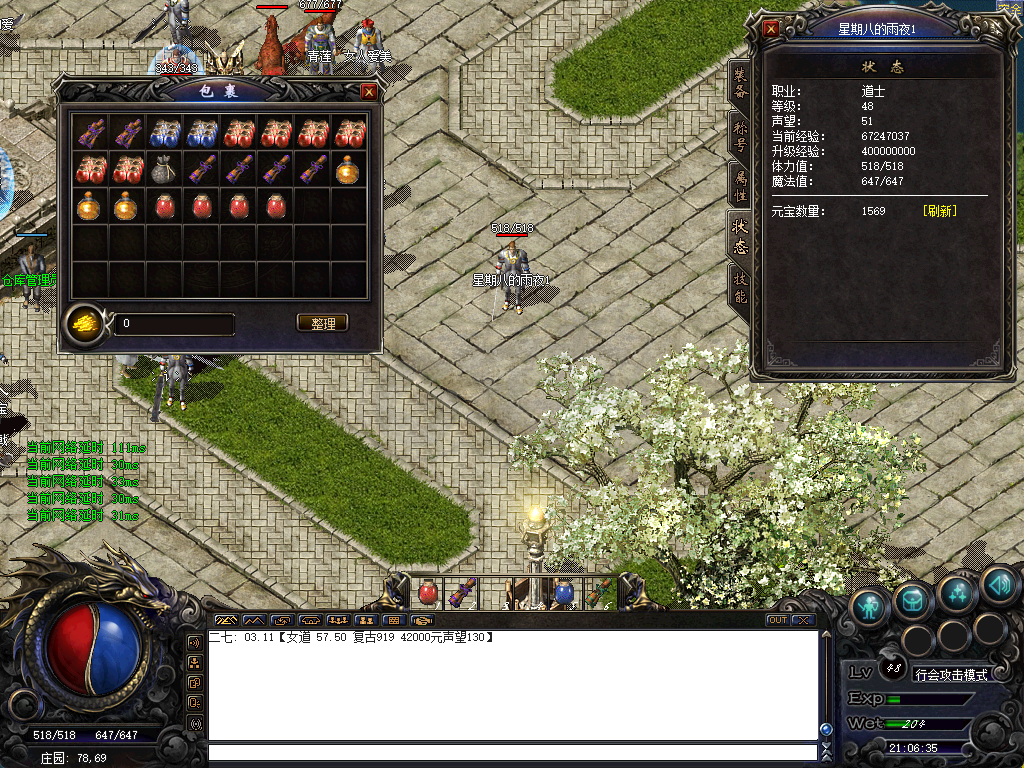The height and width of the screenshot is (768, 1024).
Task: Select the 状态 status tab
Action: (739, 236)
